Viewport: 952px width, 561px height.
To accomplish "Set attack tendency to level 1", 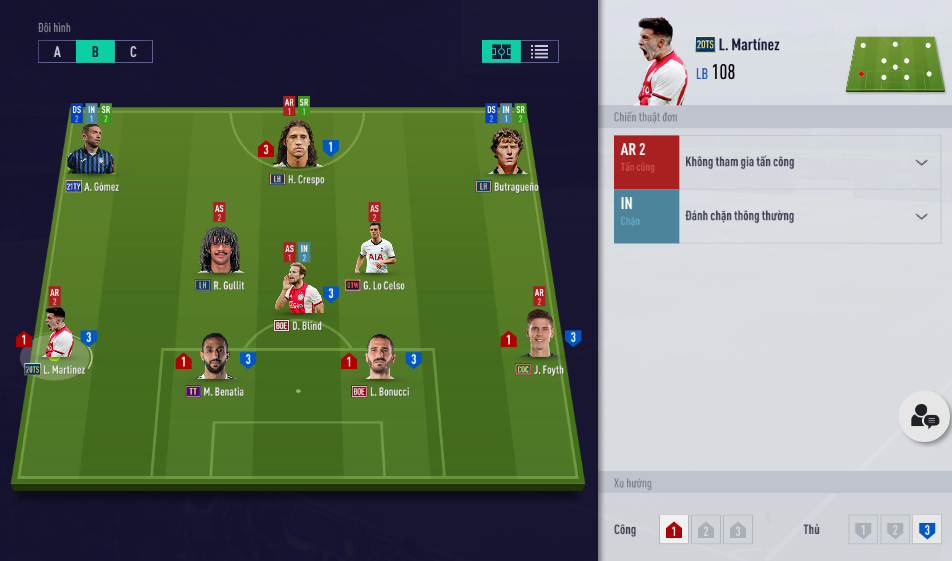I will pyautogui.click(x=674, y=530).
